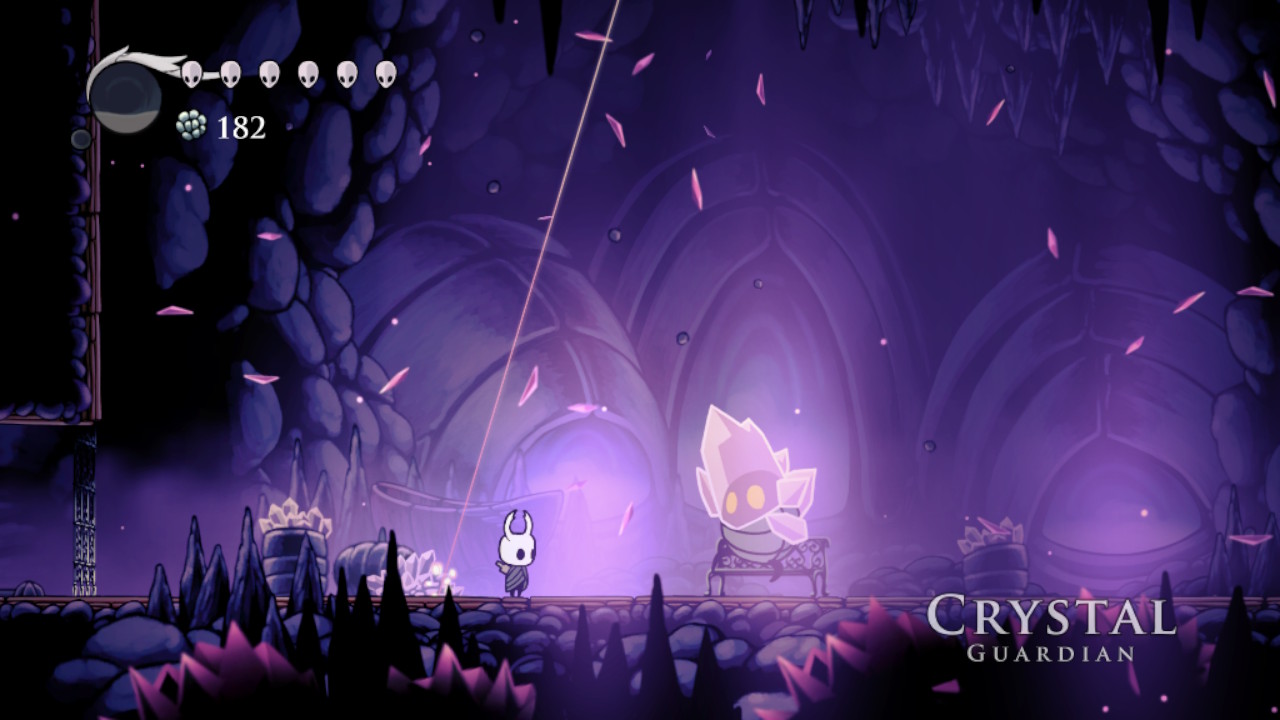Toggle the fifth health mask
The width and height of the screenshot is (1280, 720).
pos(346,73)
